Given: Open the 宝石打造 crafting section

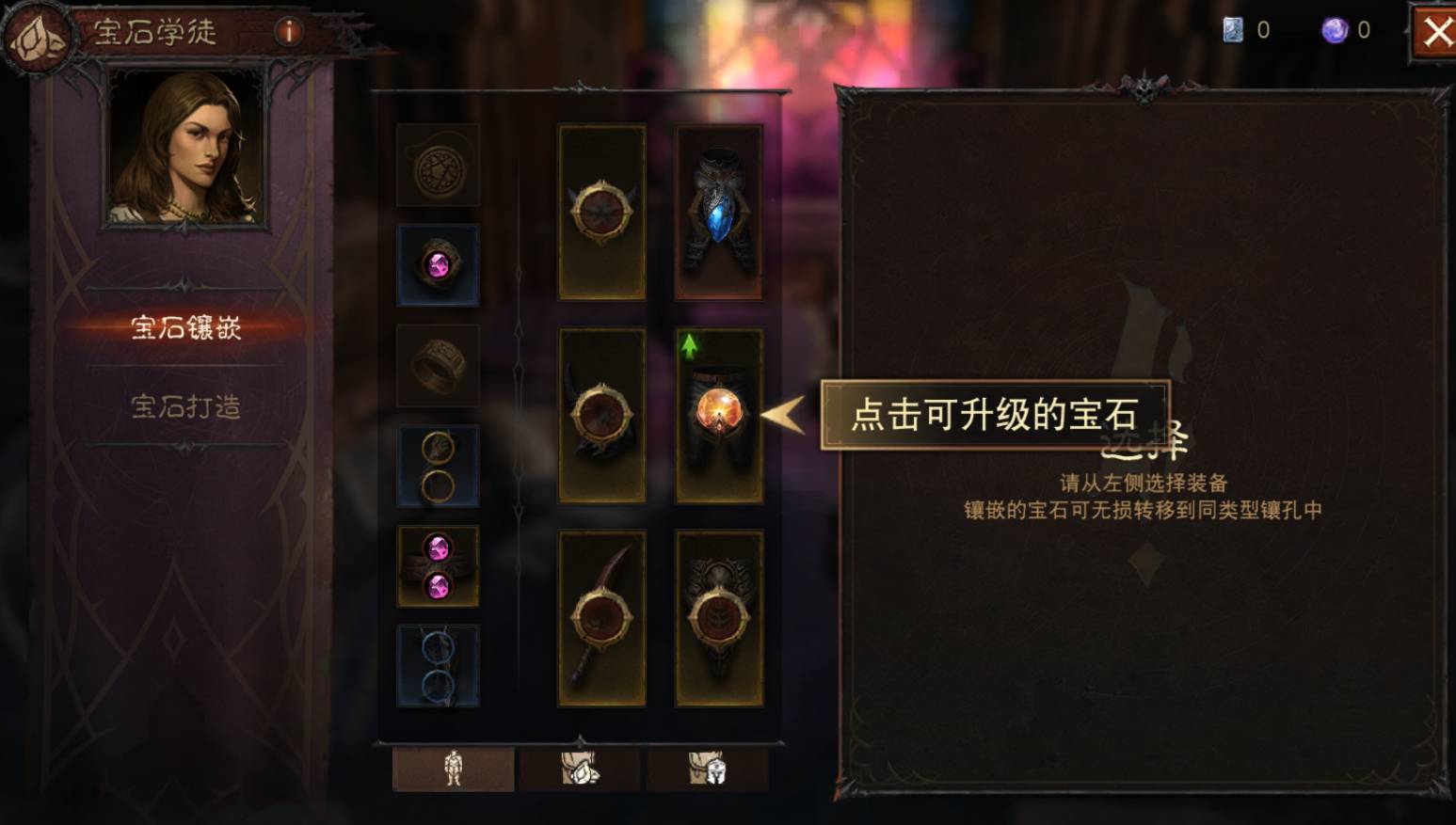Looking at the screenshot, I should pyautogui.click(x=185, y=407).
